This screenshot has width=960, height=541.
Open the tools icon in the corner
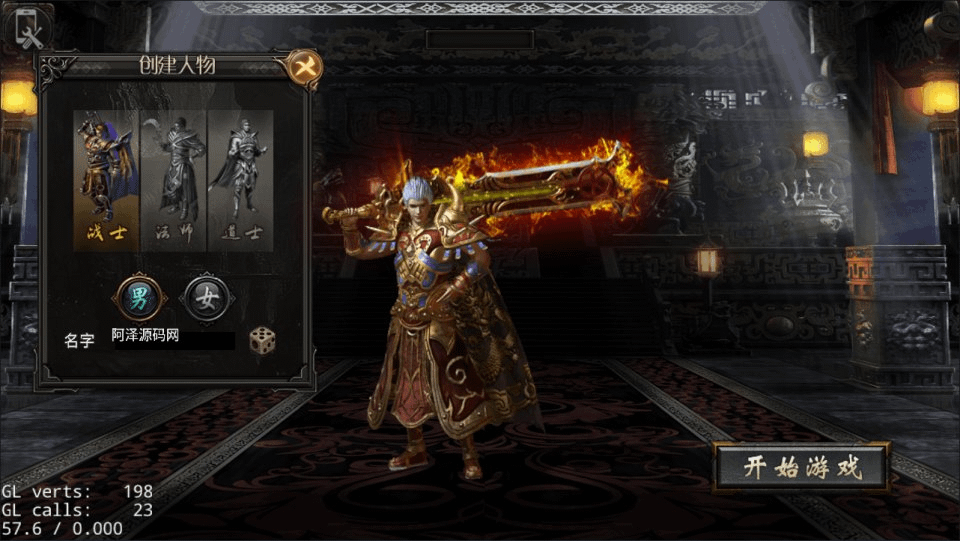[30, 27]
